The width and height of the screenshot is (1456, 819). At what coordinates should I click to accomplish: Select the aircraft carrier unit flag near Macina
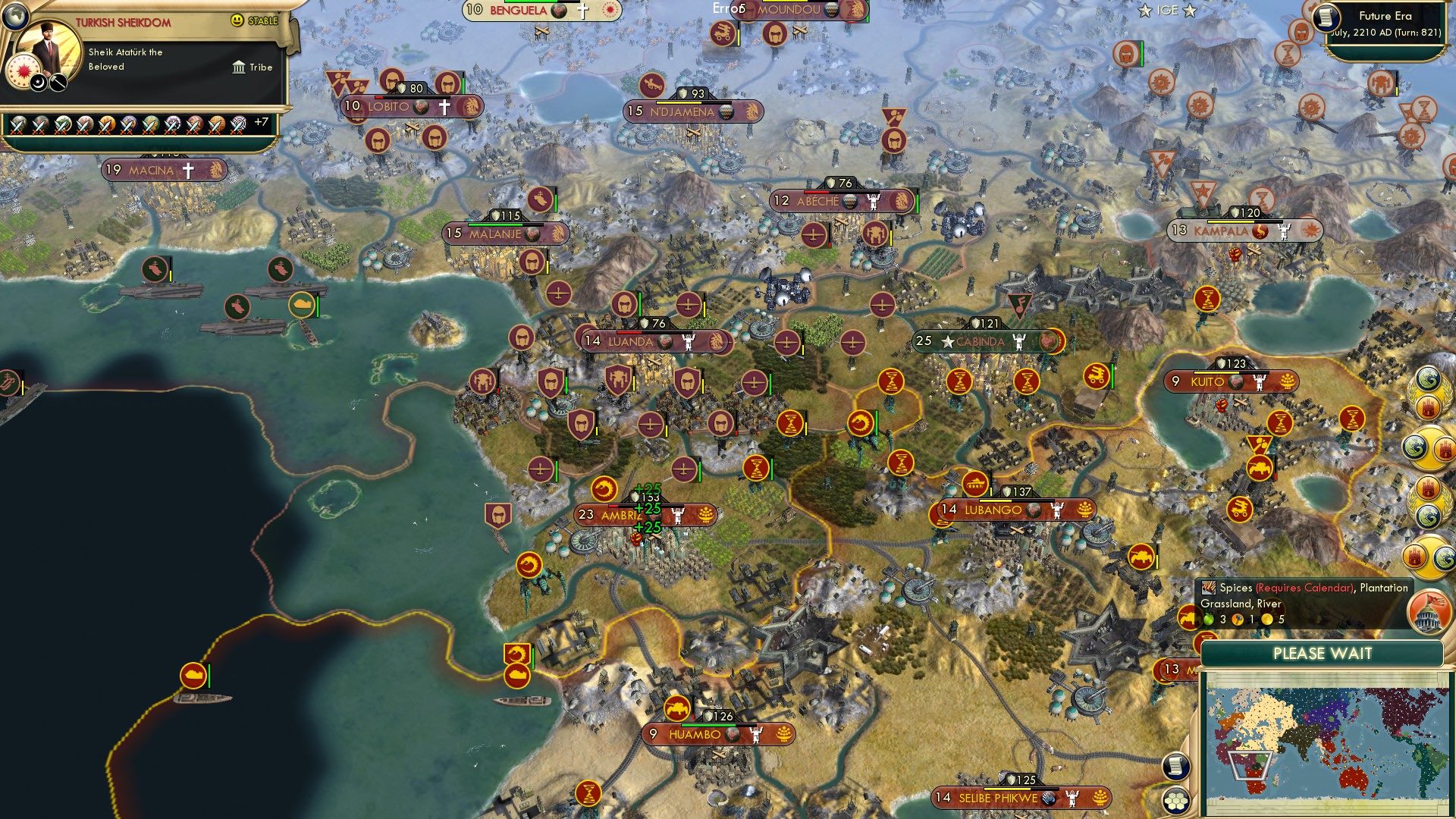[x=154, y=268]
